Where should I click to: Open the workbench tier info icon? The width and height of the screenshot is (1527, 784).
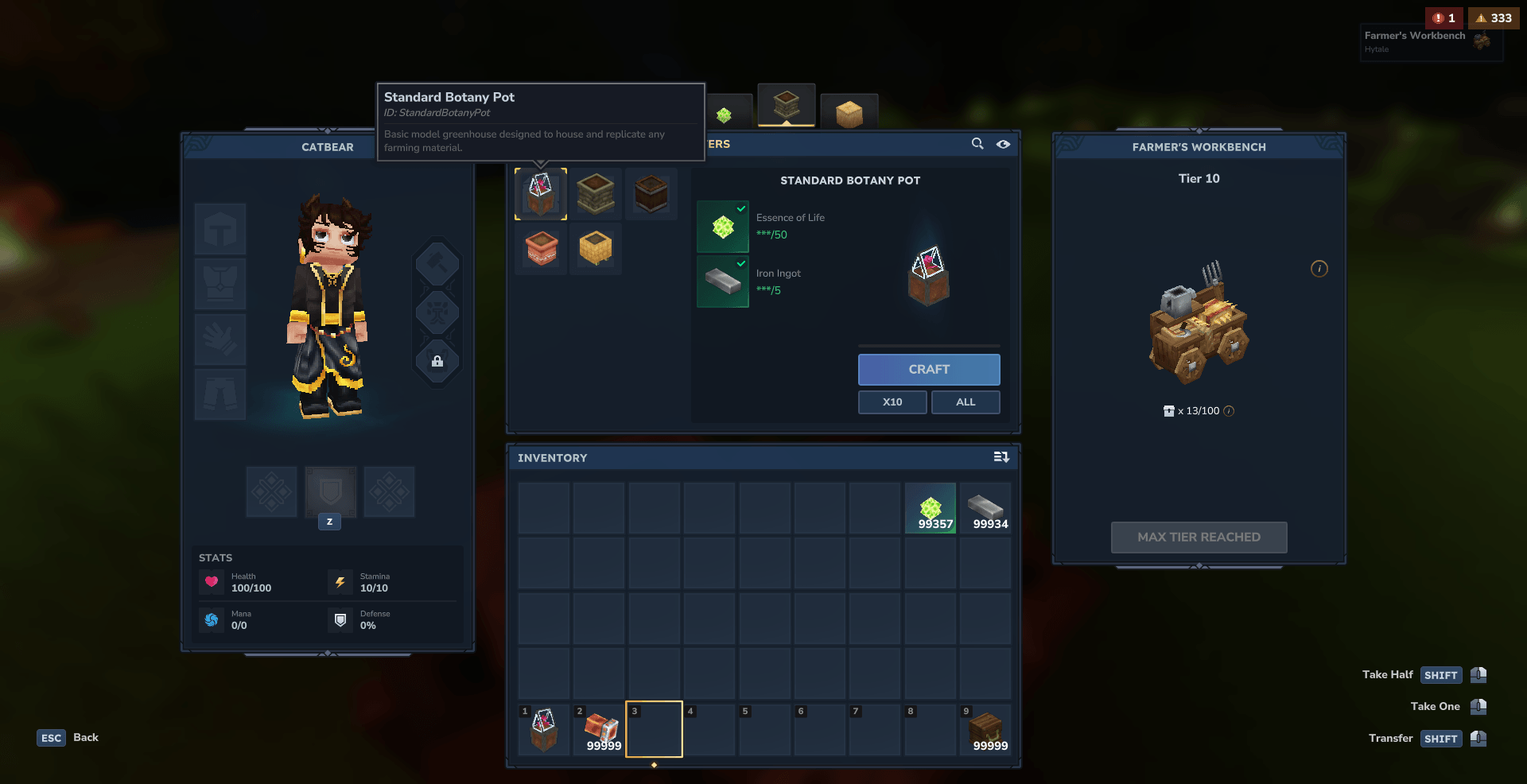(1319, 269)
